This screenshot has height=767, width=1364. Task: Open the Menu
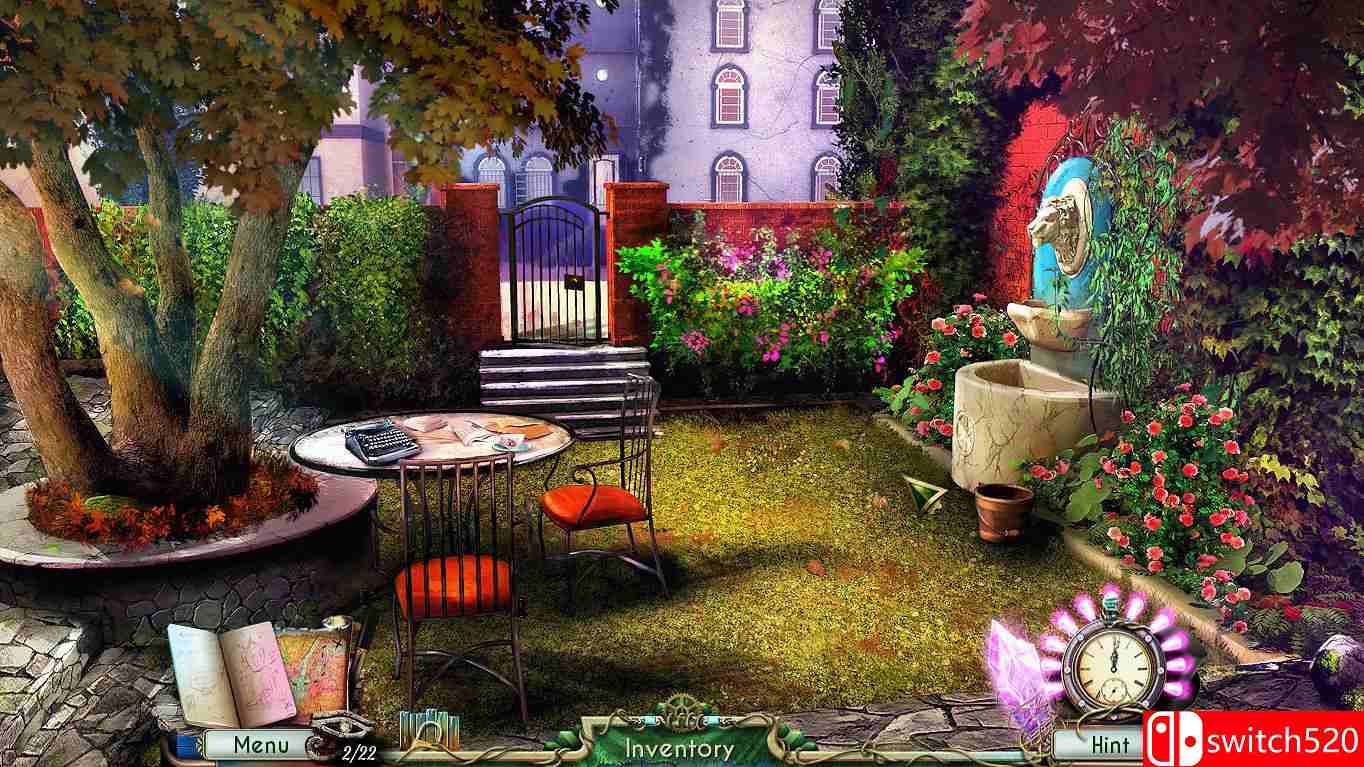point(260,744)
